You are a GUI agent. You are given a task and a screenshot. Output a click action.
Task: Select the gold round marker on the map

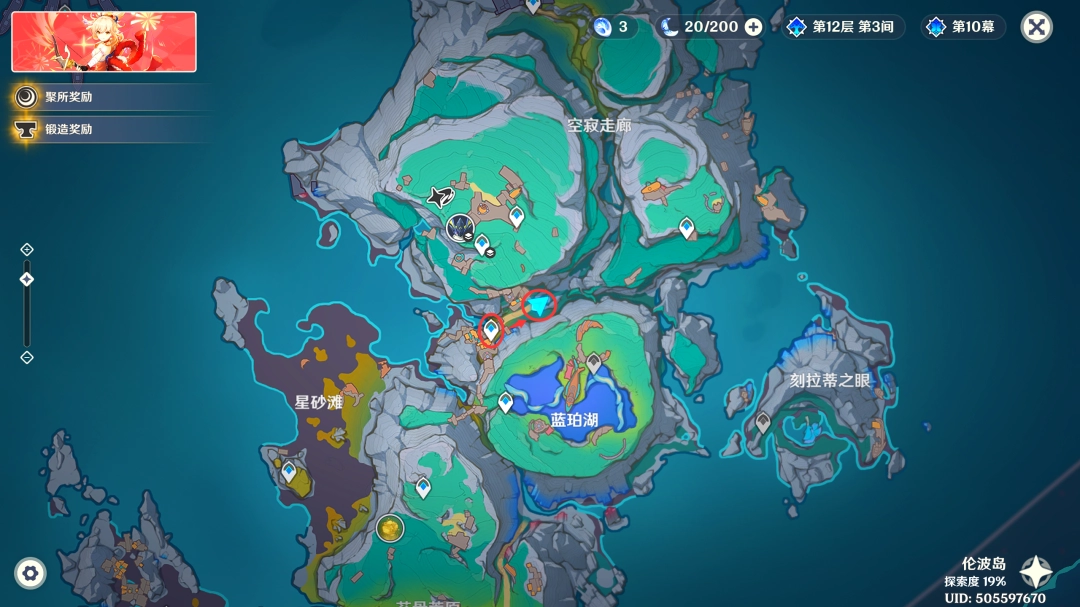[390, 528]
